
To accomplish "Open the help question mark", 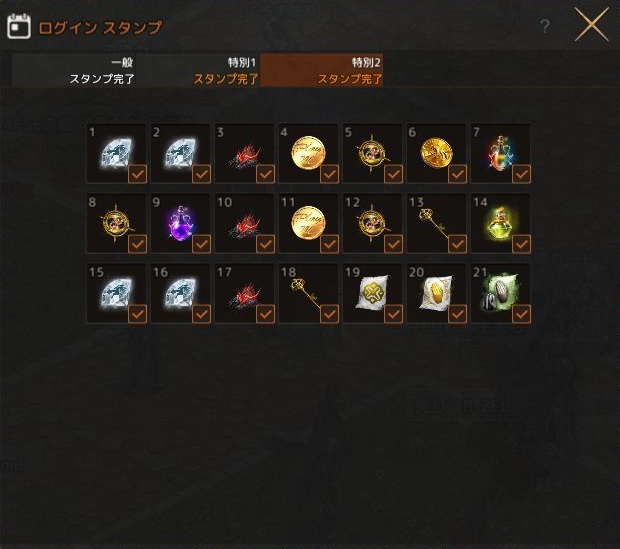I will tap(545, 27).
